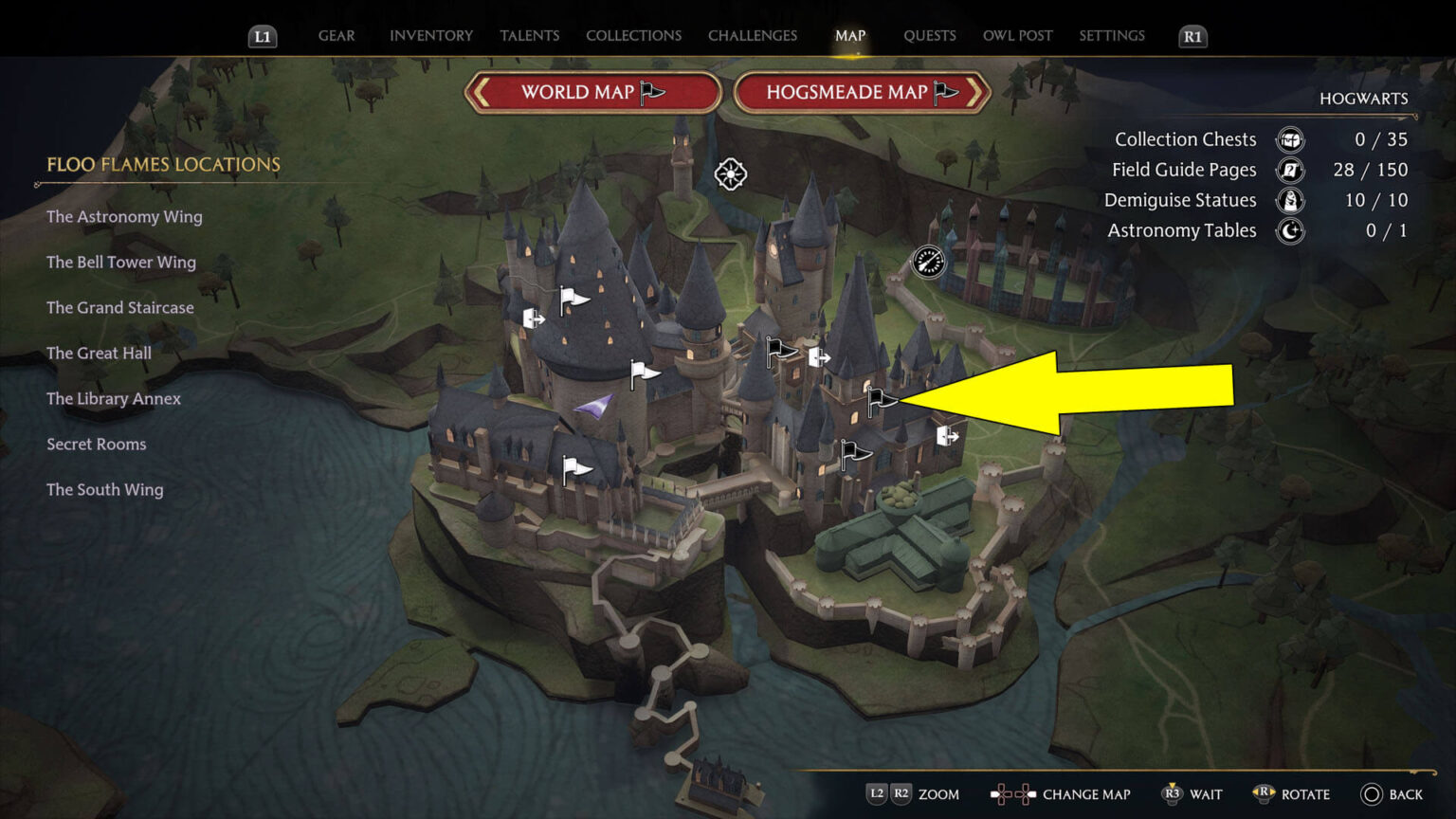This screenshot has width=1456, height=819.
Task: Open the Collection Chests icon
Action: (1289, 139)
